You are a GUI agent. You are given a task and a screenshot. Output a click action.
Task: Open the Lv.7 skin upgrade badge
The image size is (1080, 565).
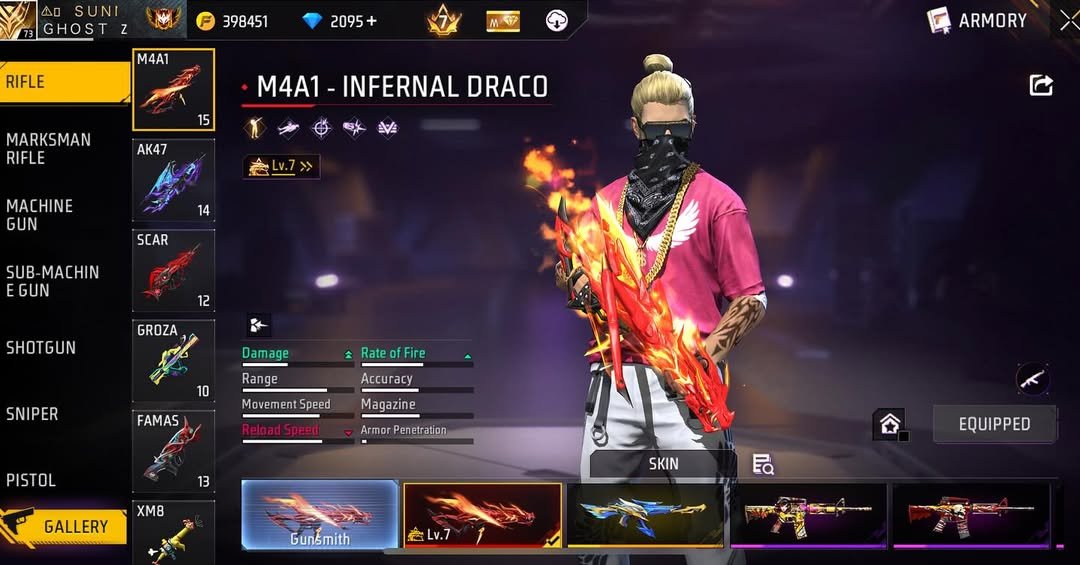coord(281,167)
